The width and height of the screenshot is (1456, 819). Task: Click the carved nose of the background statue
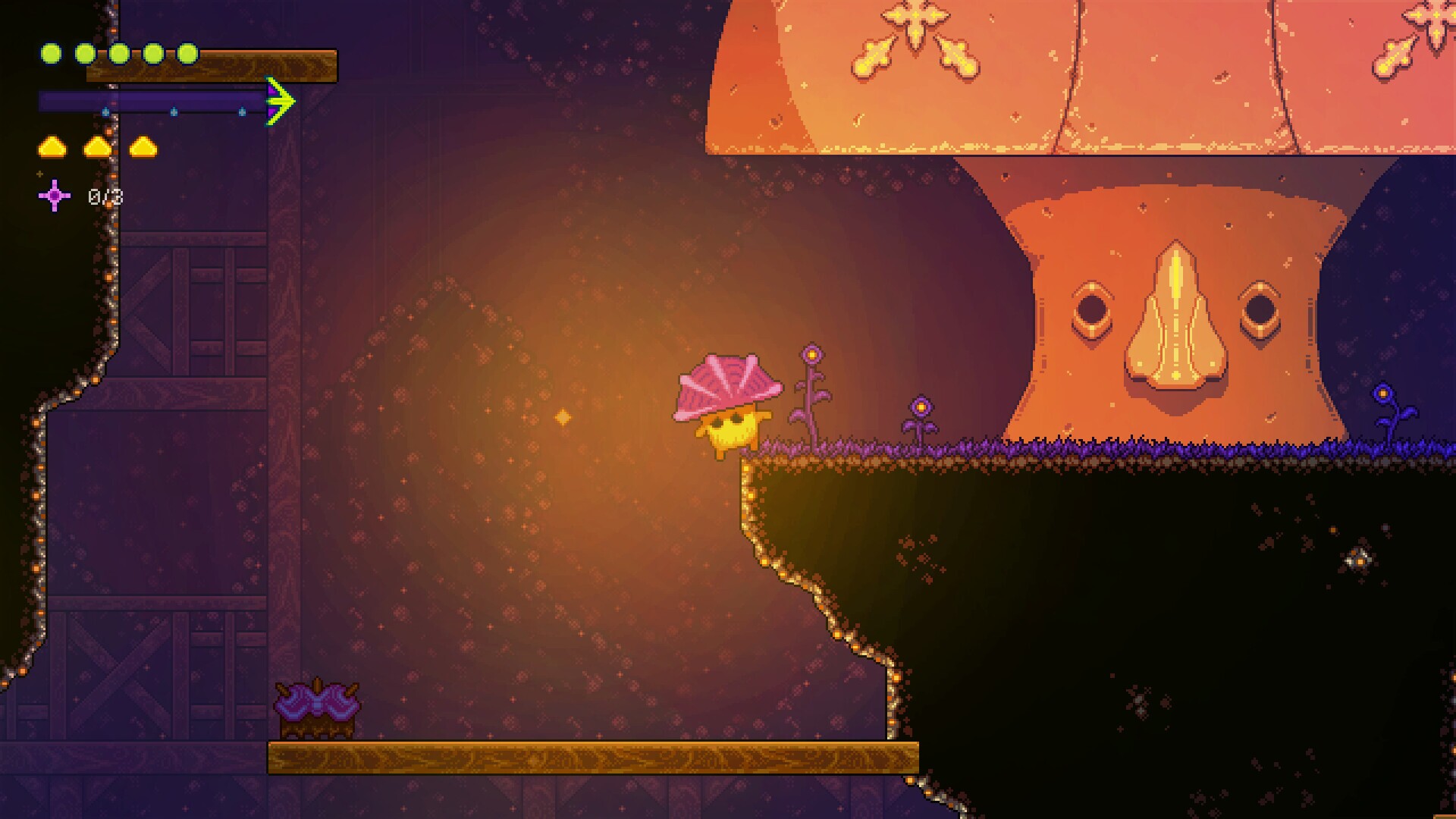[1174, 318]
